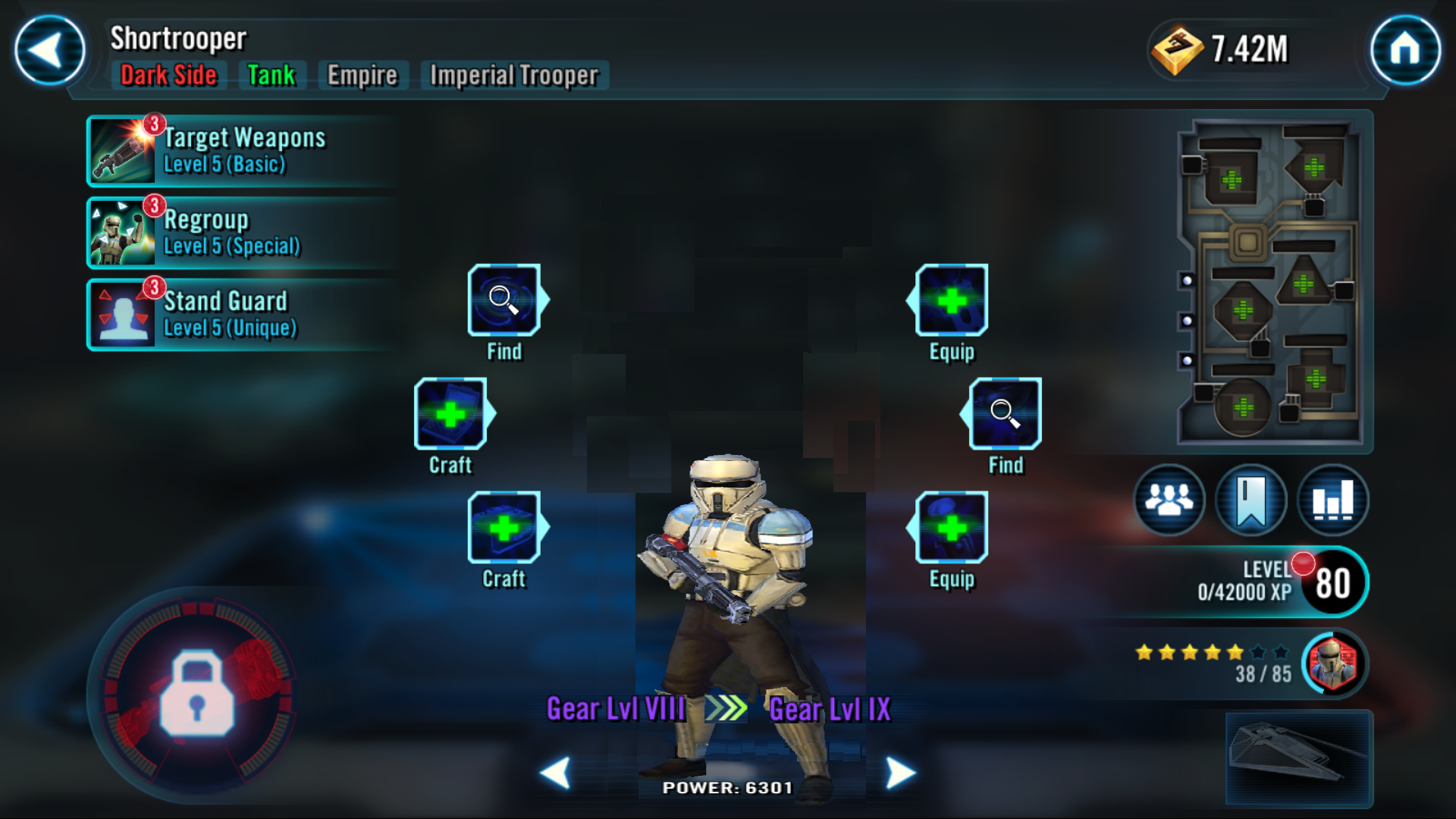
Task: Open the character stats bar-chart icon
Action: pos(1332,499)
